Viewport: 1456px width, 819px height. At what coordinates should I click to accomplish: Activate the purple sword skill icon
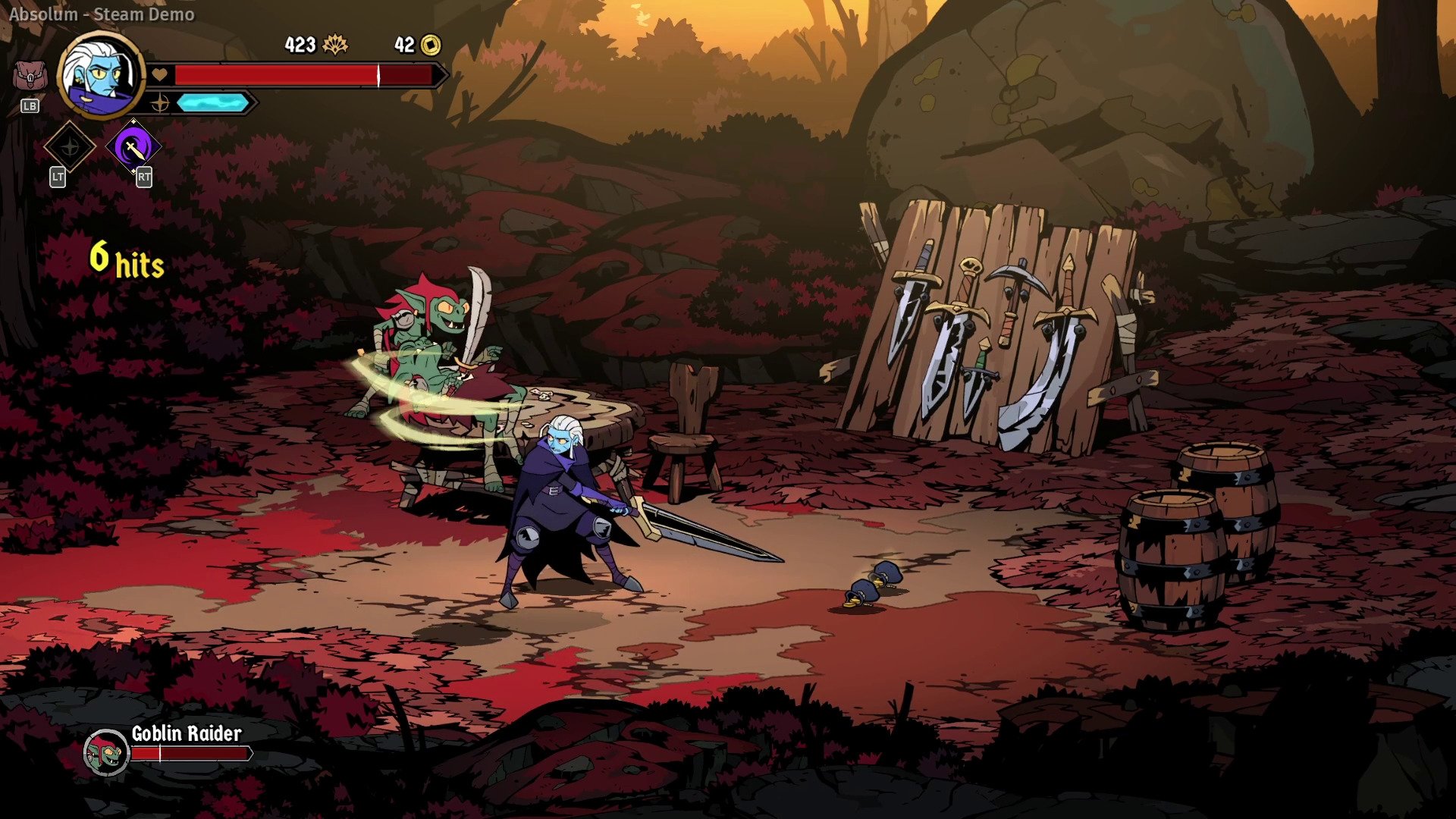point(133,147)
